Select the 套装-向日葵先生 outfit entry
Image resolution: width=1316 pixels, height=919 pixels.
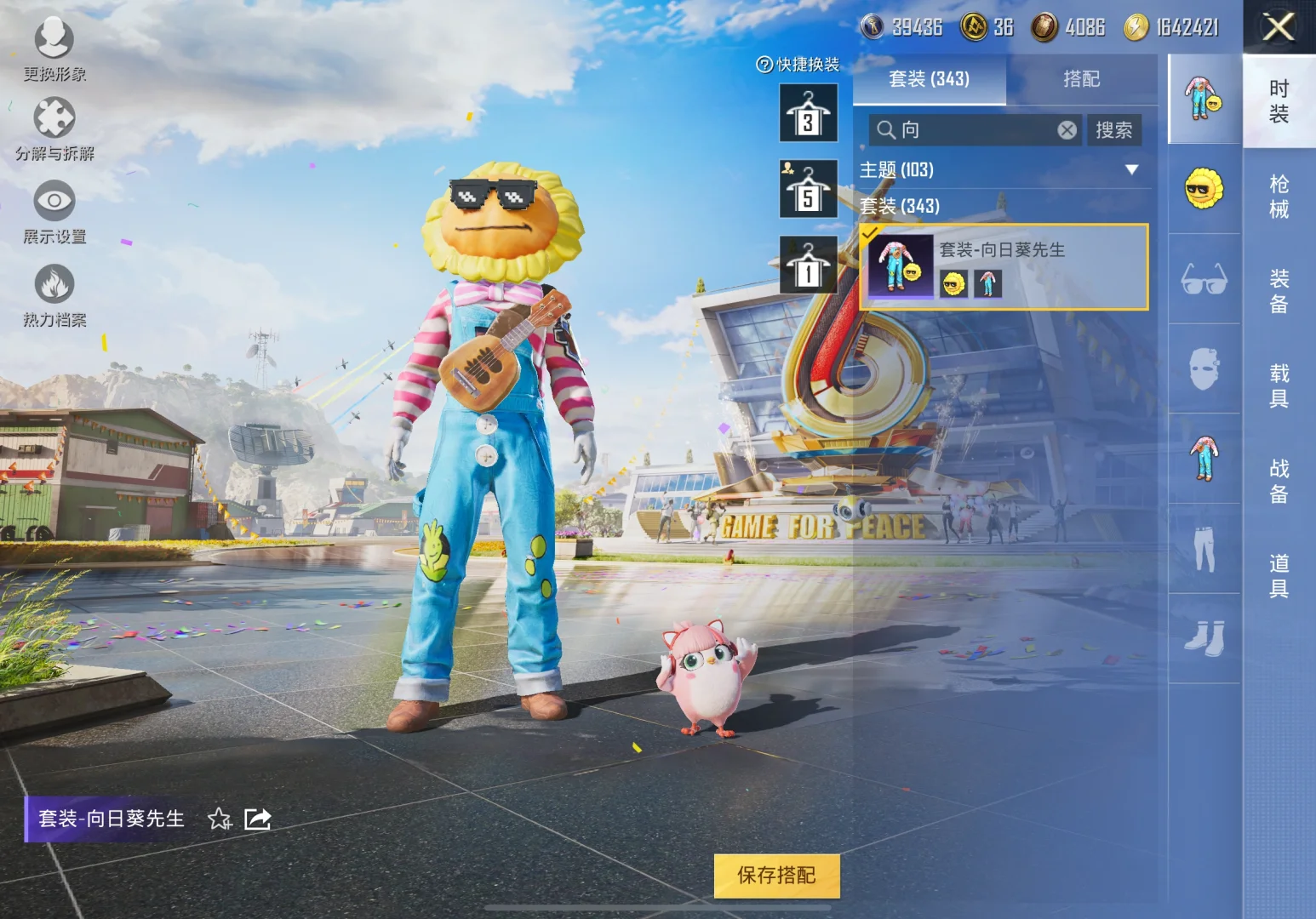(1004, 266)
